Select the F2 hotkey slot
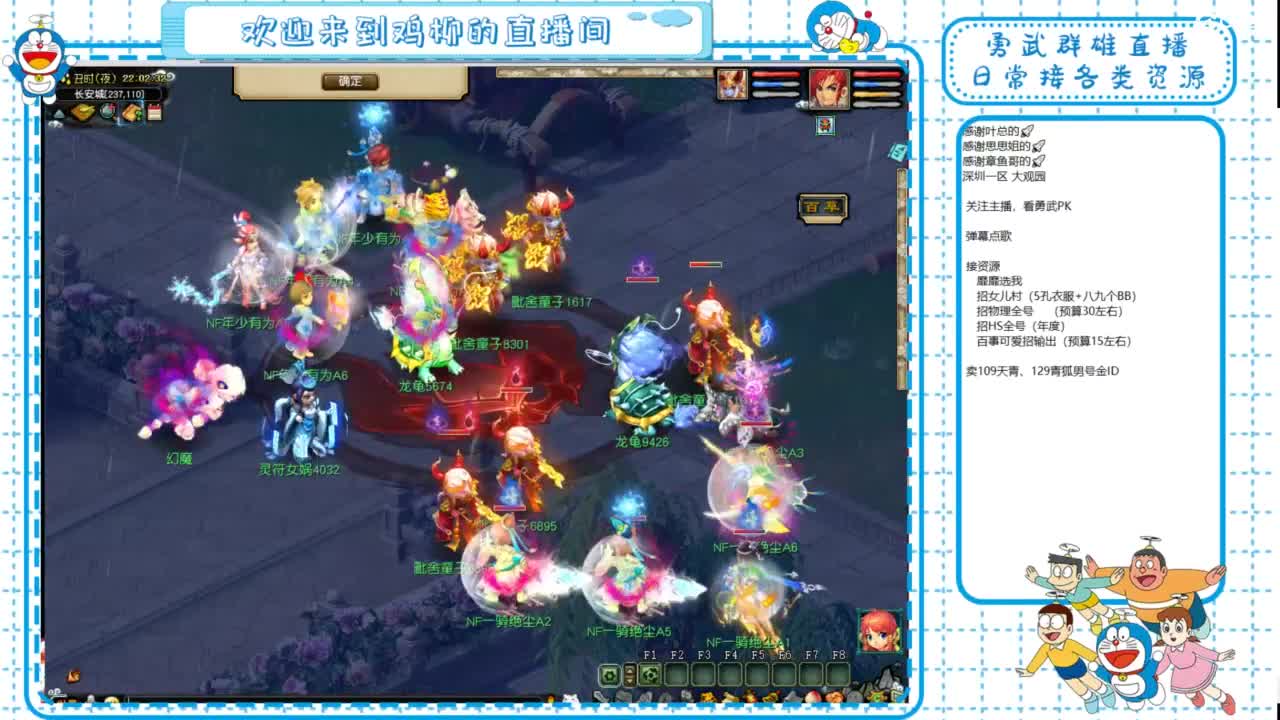This screenshot has width=1280, height=720. (676, 675)
